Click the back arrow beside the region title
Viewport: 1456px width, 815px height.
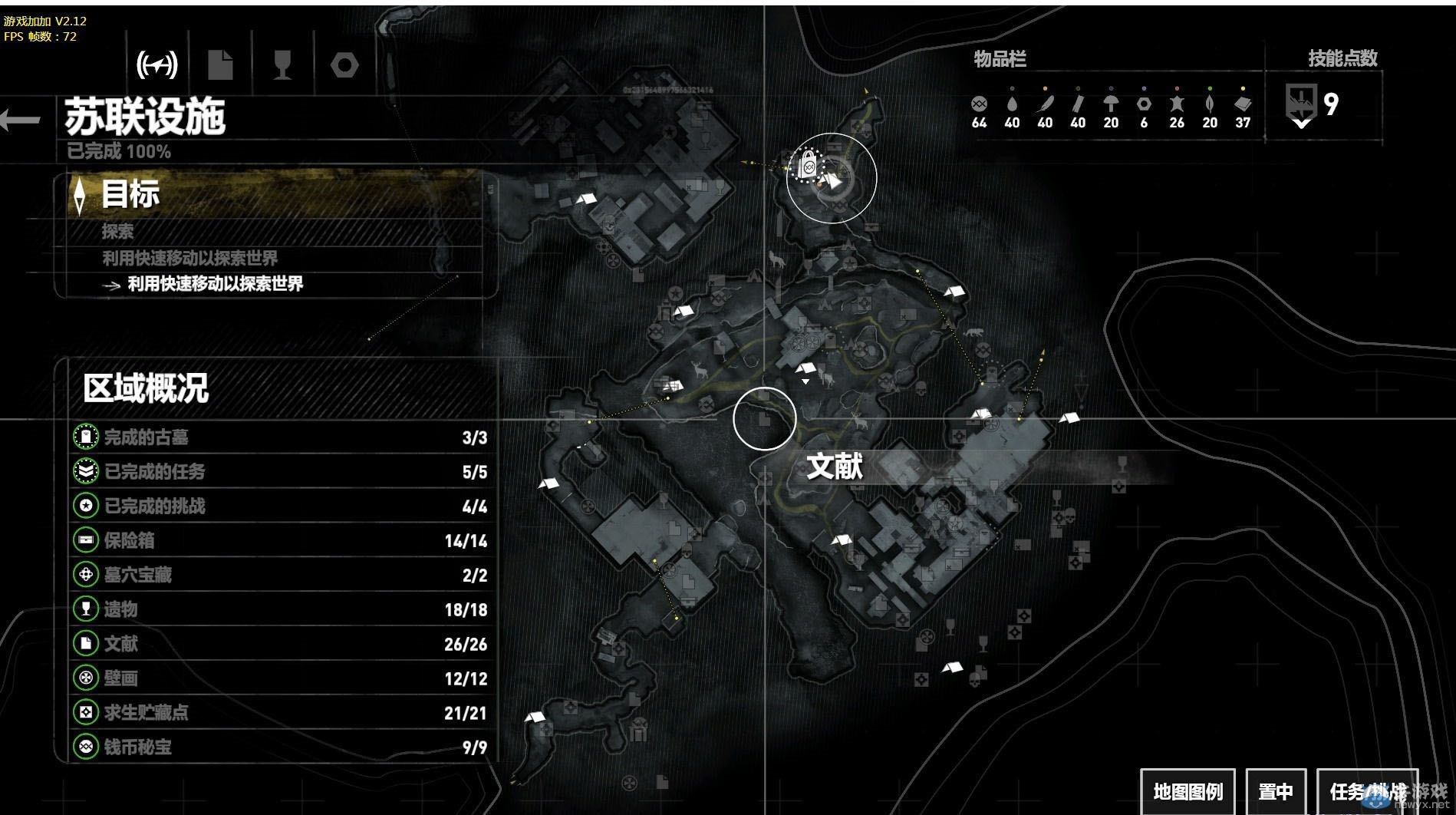click(x=21, y=120)
